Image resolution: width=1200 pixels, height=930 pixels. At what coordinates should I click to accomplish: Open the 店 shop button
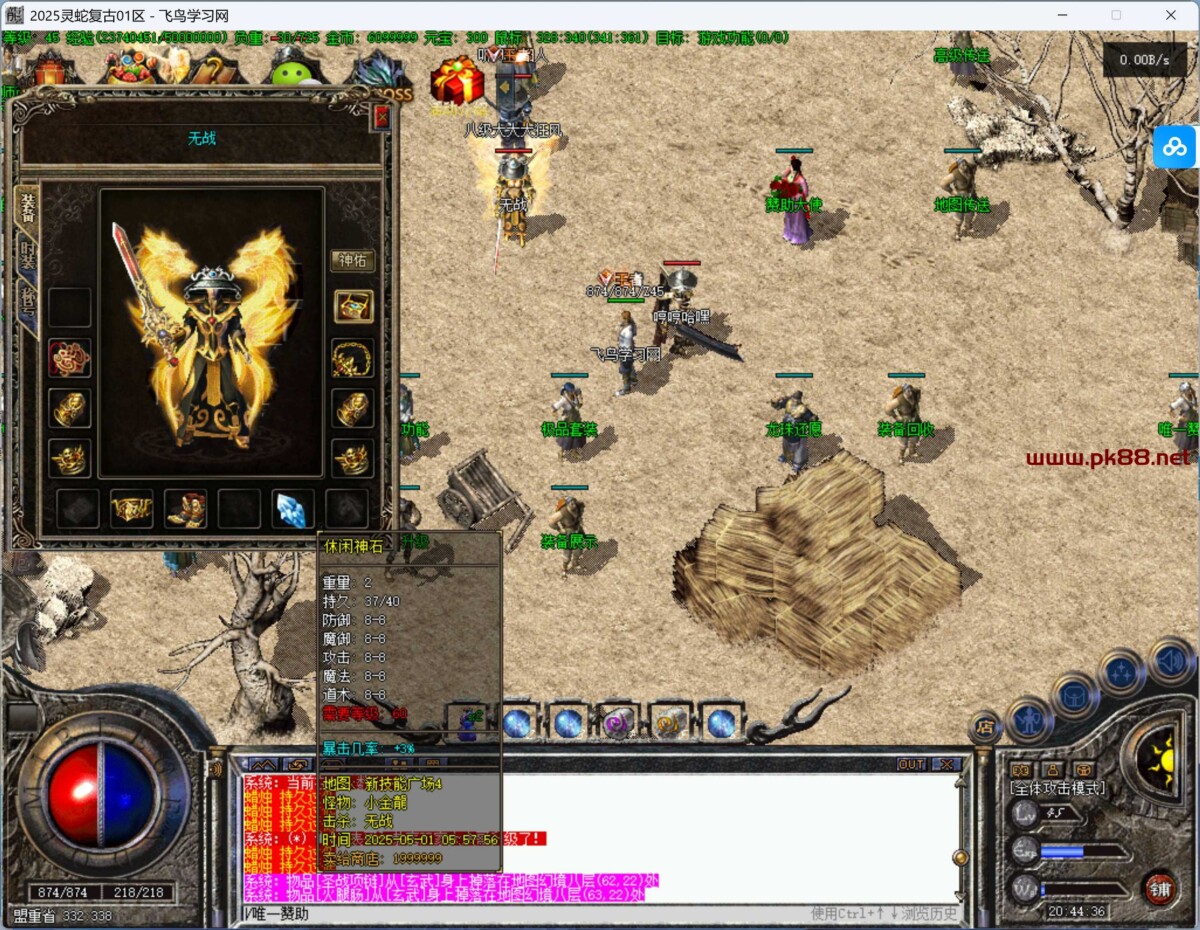[x=984, y=727]
